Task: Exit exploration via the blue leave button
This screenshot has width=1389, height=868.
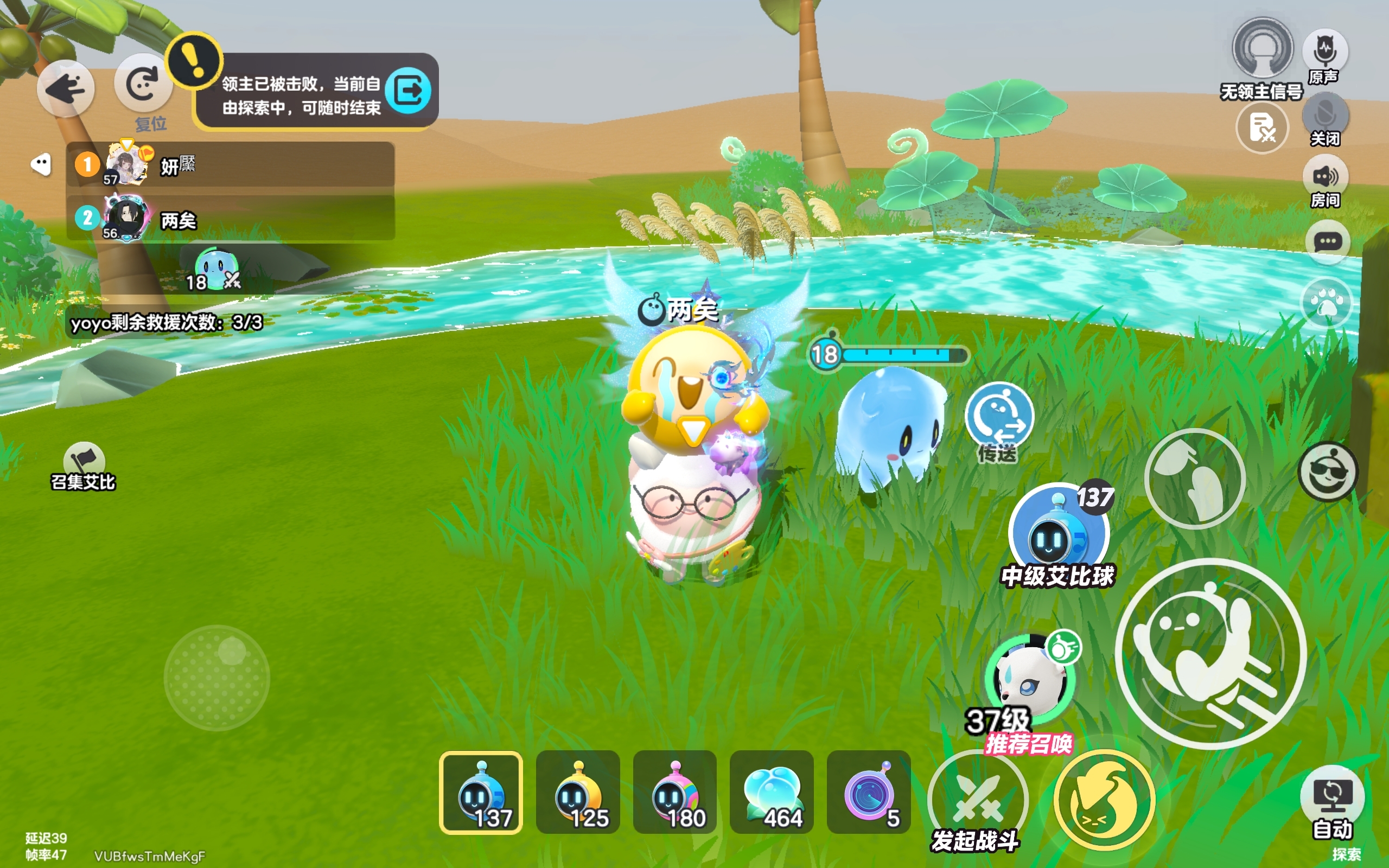Action: click(408, 90)
